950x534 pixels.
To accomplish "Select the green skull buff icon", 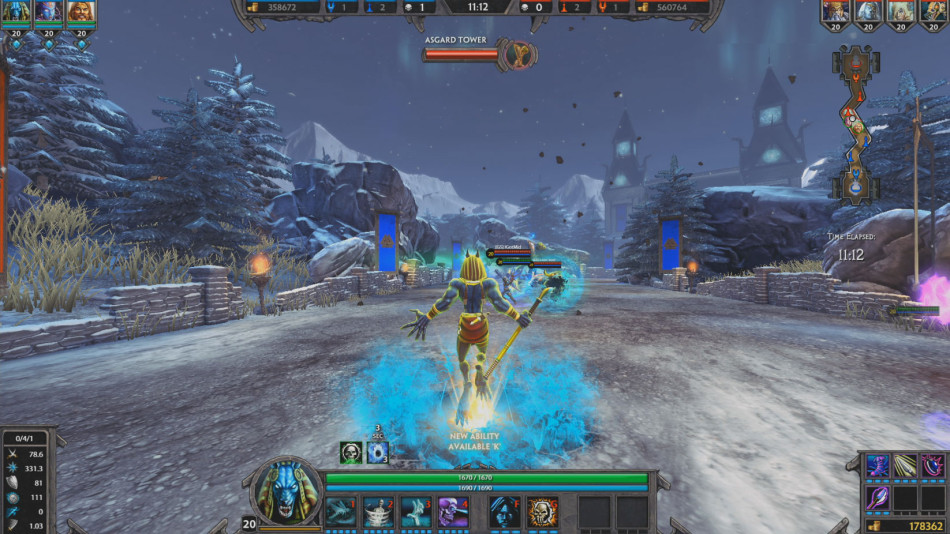I will pyautogui.click(x=350, y=452).
